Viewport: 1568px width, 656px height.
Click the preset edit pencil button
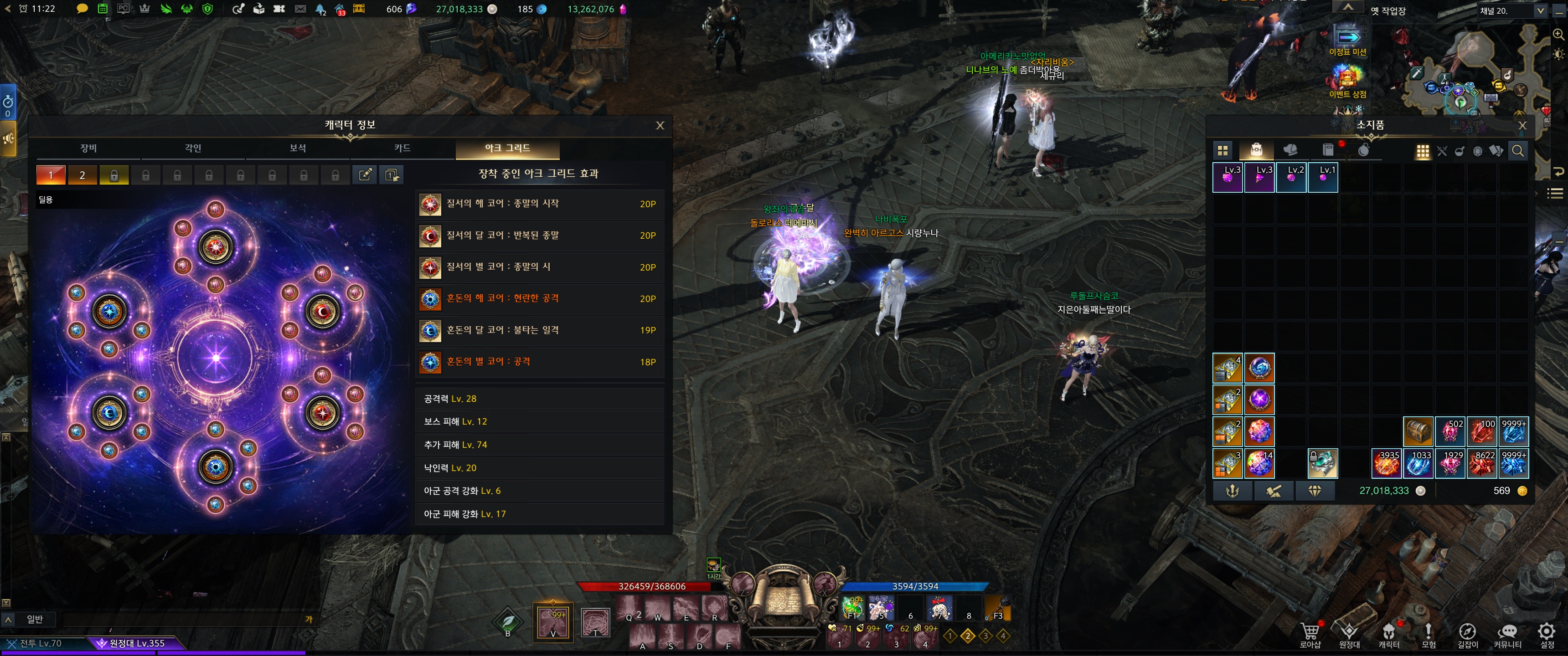[365, 175]
